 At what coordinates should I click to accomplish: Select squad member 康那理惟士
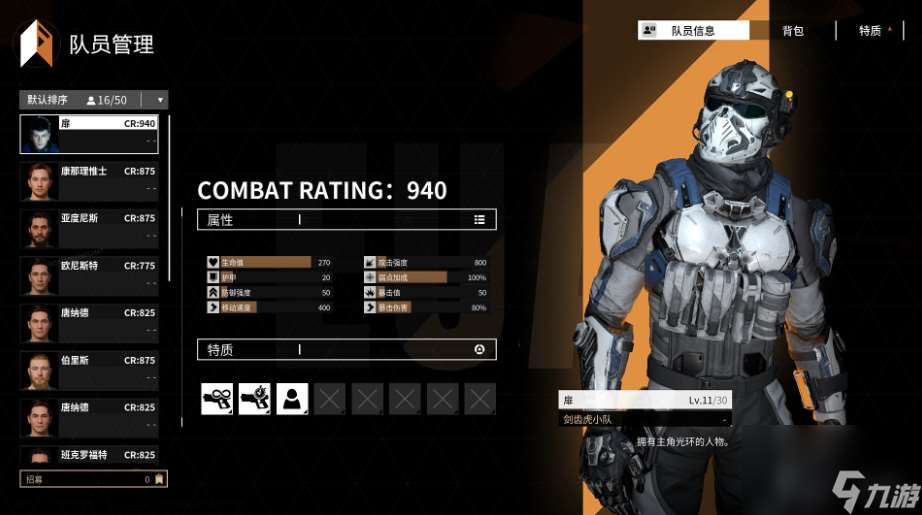pyautogui.click(x=89, y=181)
